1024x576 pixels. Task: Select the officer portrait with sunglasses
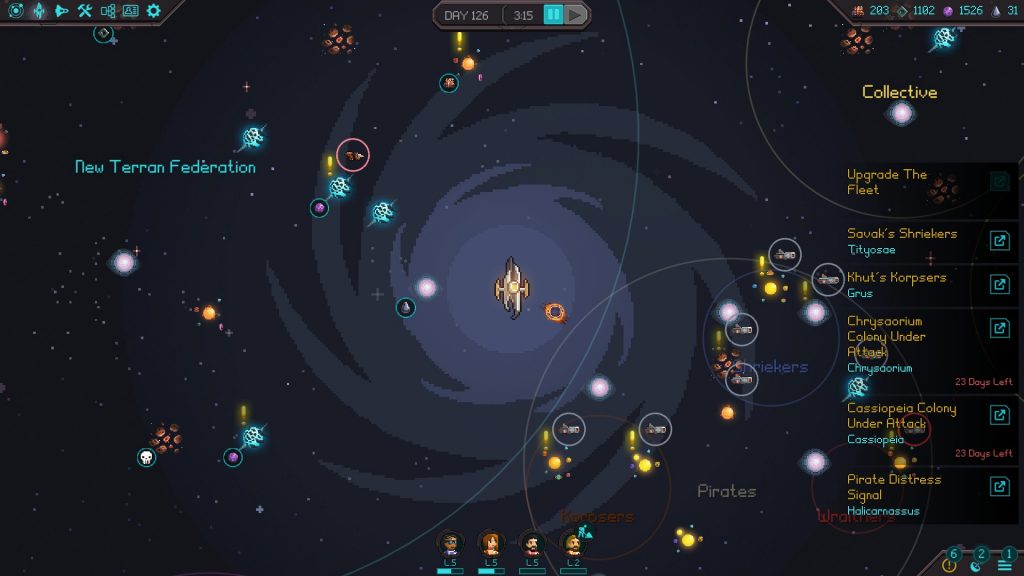coord(450,544)
